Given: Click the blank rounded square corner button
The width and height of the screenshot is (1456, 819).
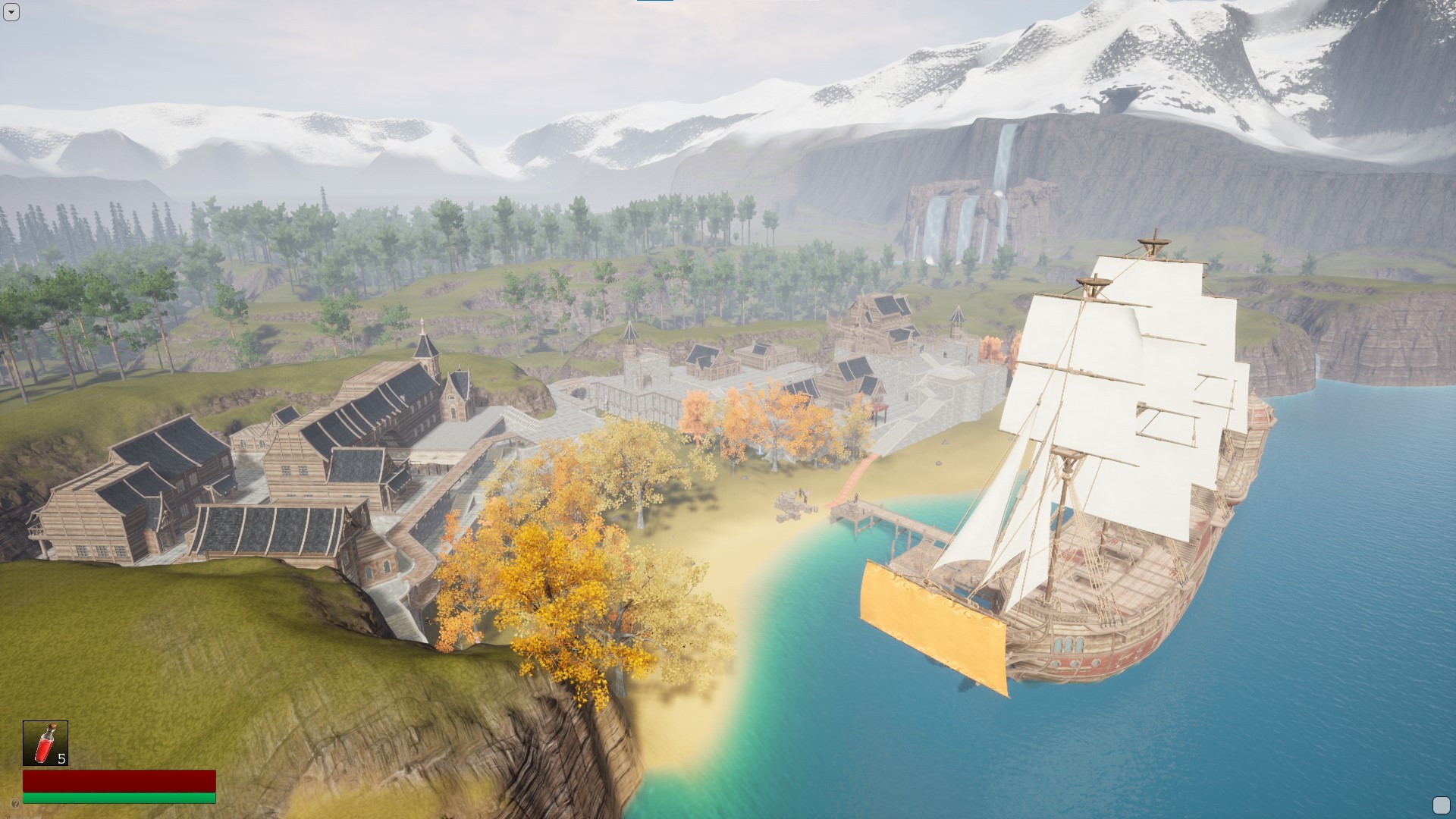Looking at the screenshot, I should [1440, 805].
